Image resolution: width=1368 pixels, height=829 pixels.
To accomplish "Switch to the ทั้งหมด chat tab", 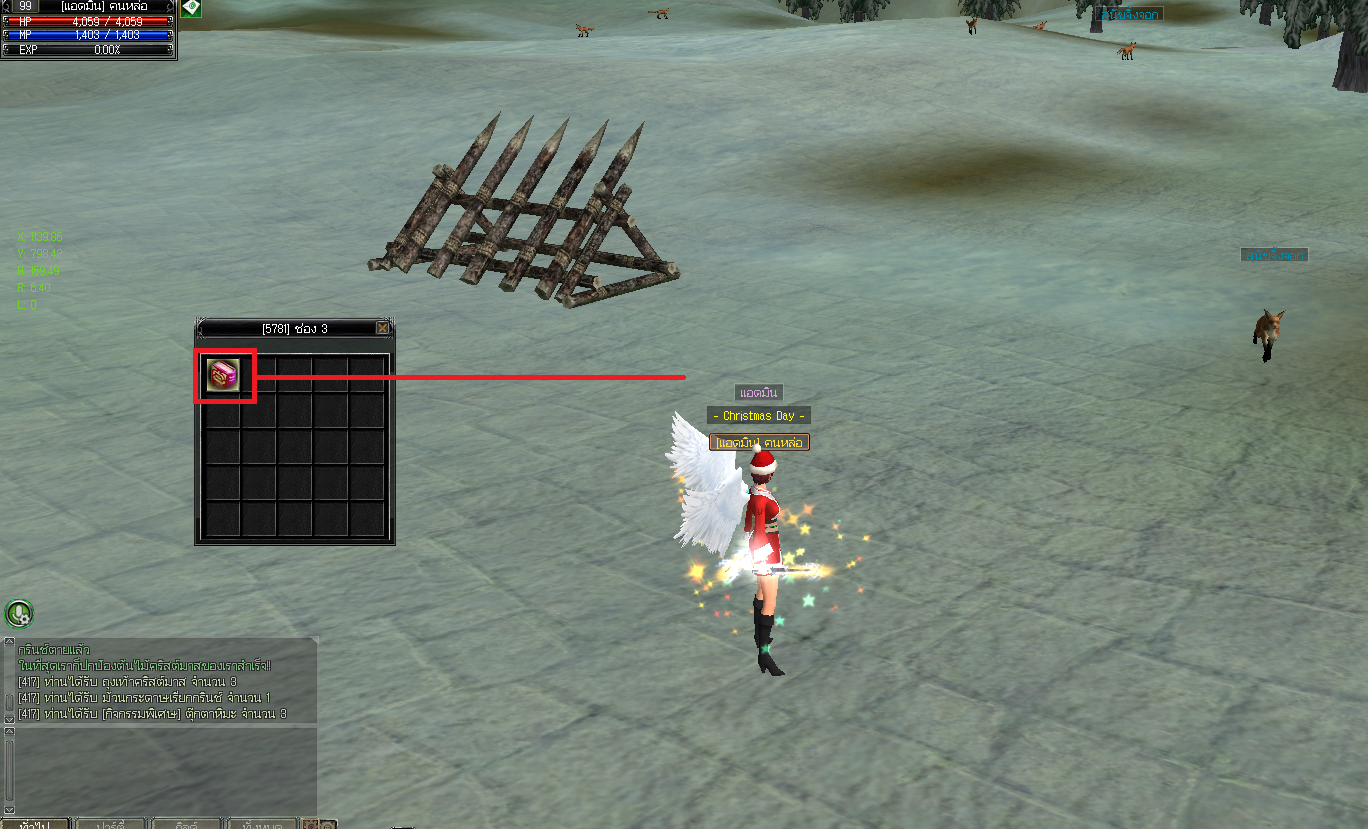I will [x=261, y=824].
